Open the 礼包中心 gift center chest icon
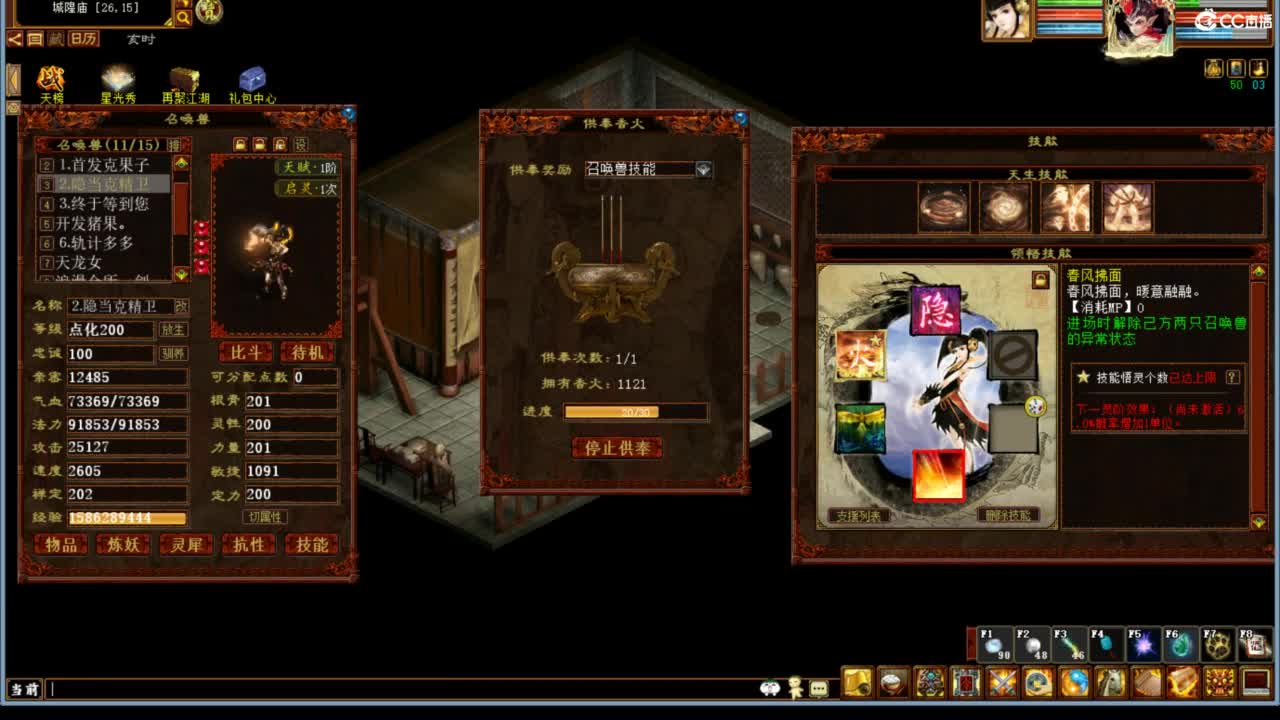This screenshot has height=720, width=1280. 251,78
